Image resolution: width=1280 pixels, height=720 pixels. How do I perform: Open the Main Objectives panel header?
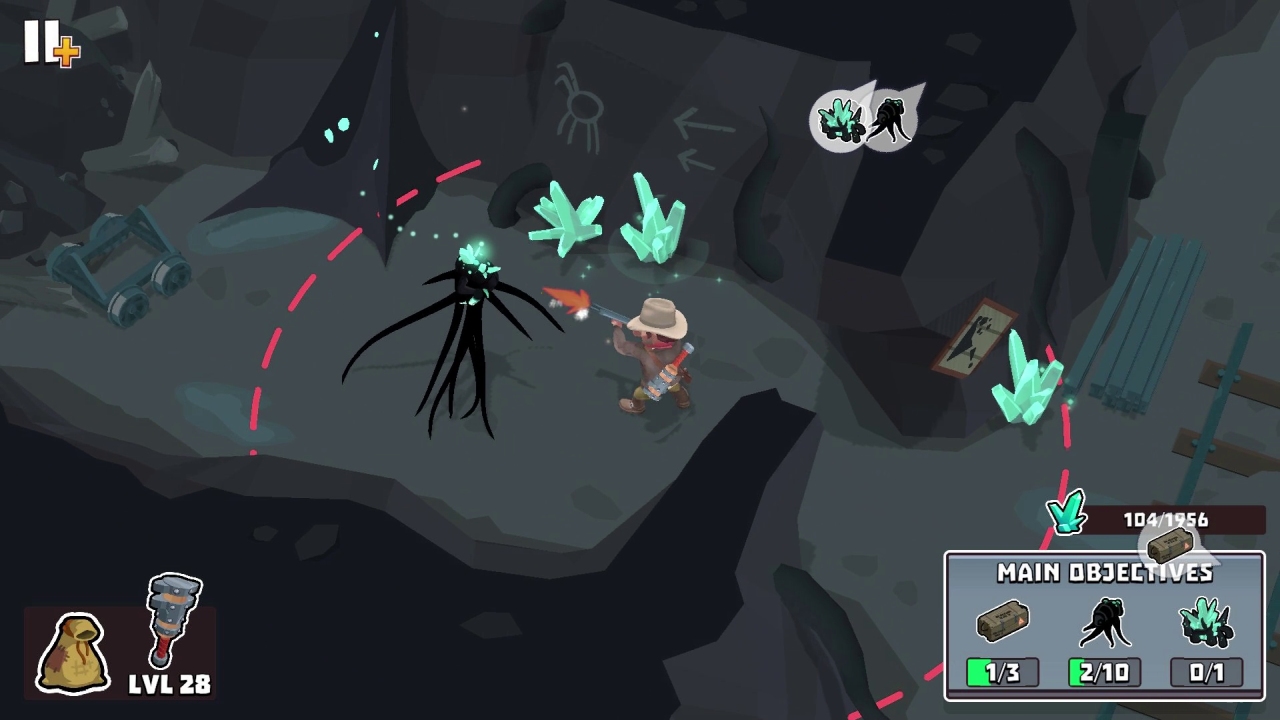1103,574
